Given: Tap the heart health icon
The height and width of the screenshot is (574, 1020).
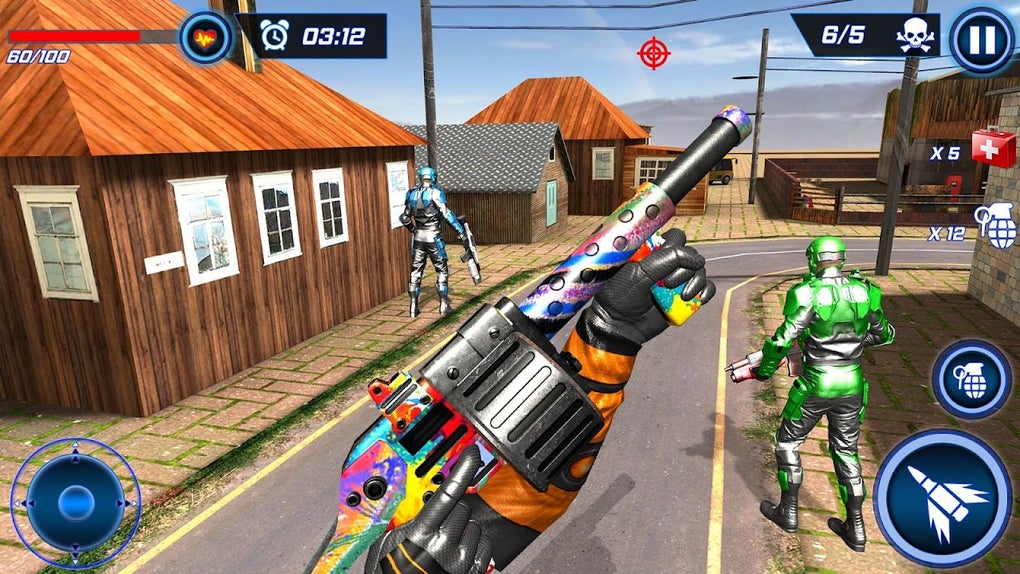Looking at the screenshot, I should [x=205, y=38].
